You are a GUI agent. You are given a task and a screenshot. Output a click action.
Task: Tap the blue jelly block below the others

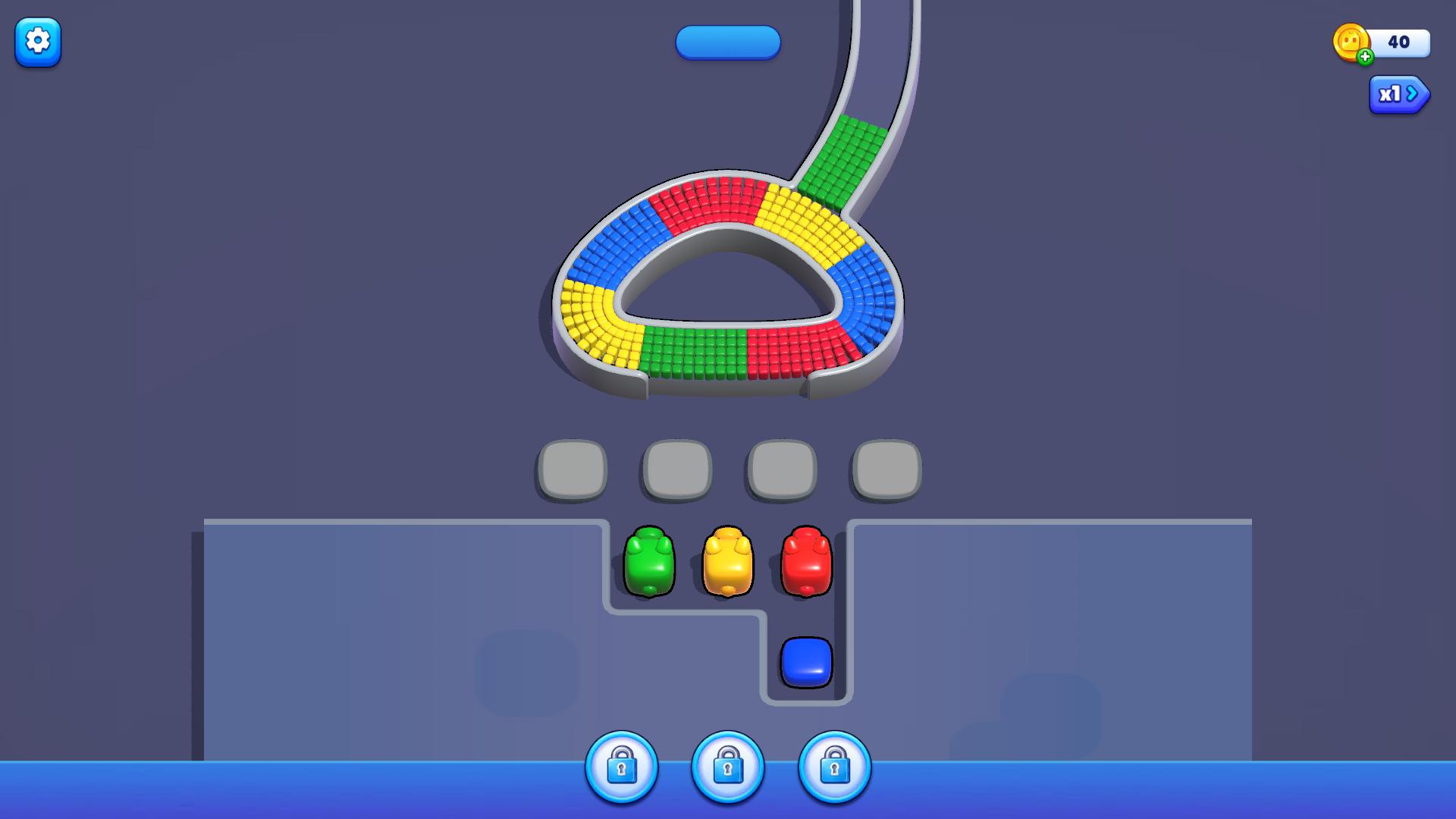coord(806,662)
